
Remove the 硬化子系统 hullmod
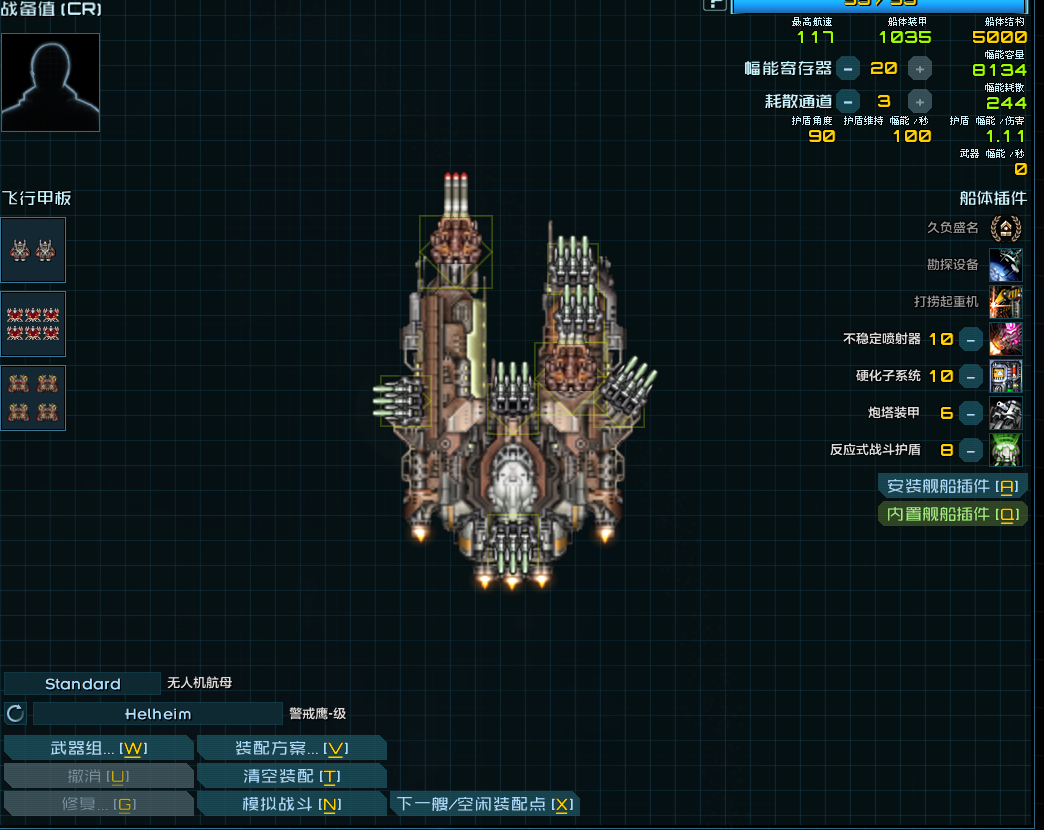970,376
